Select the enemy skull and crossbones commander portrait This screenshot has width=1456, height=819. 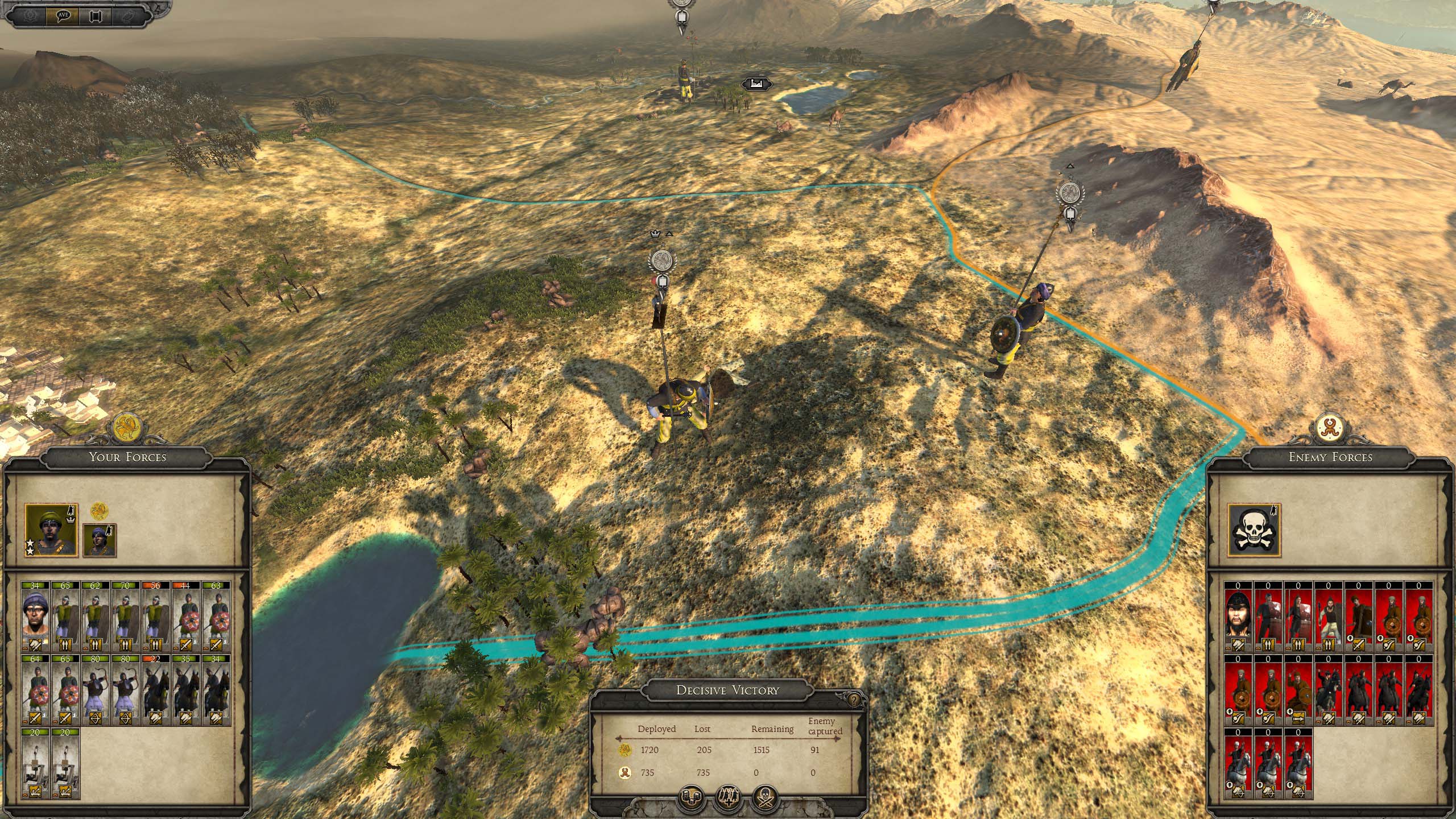1254,530
